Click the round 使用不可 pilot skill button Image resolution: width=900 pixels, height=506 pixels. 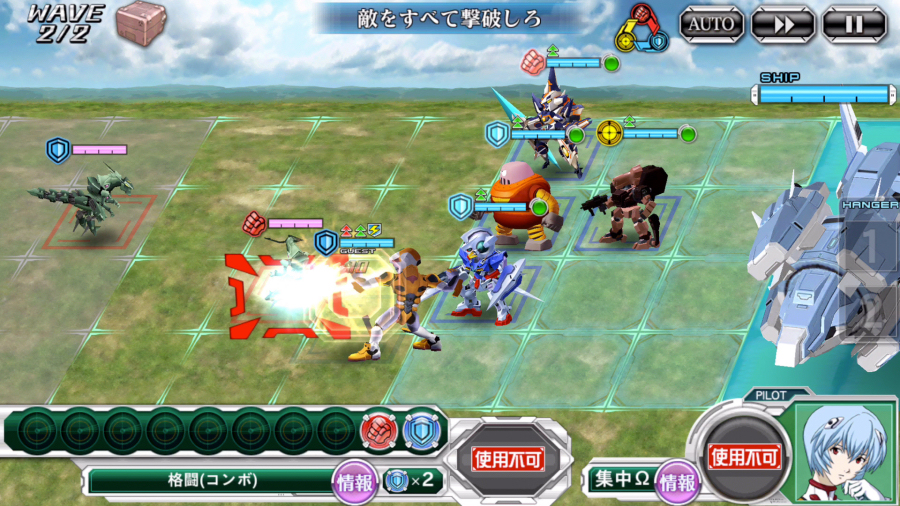point(743,457)
